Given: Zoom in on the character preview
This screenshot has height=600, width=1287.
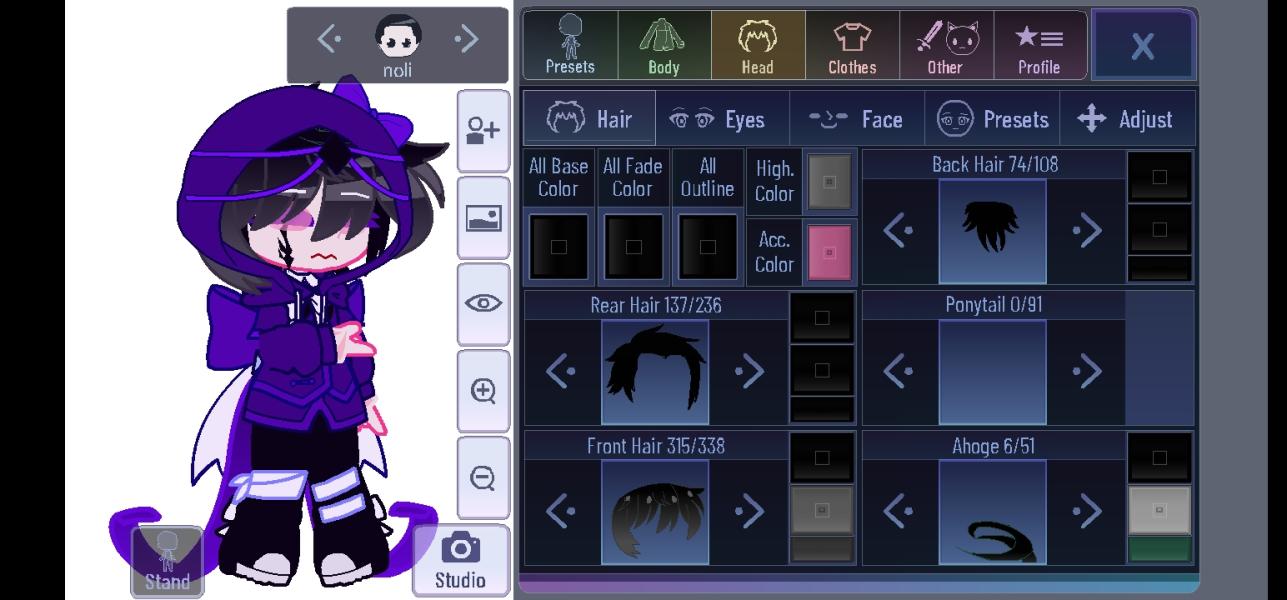Looking at the screenshot, I should tap(483, 390).
